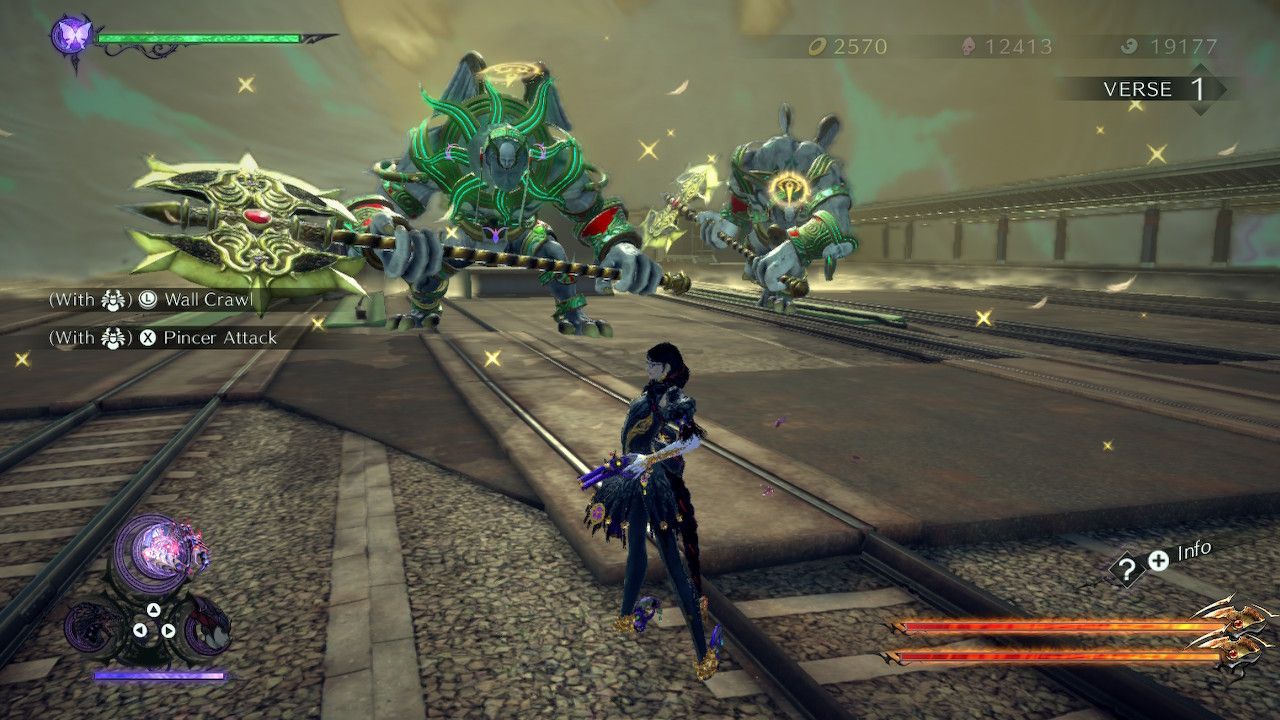This screenshot has width=1280, height=720.
Task: Select the halo currency icon
Action: point(818,44)
